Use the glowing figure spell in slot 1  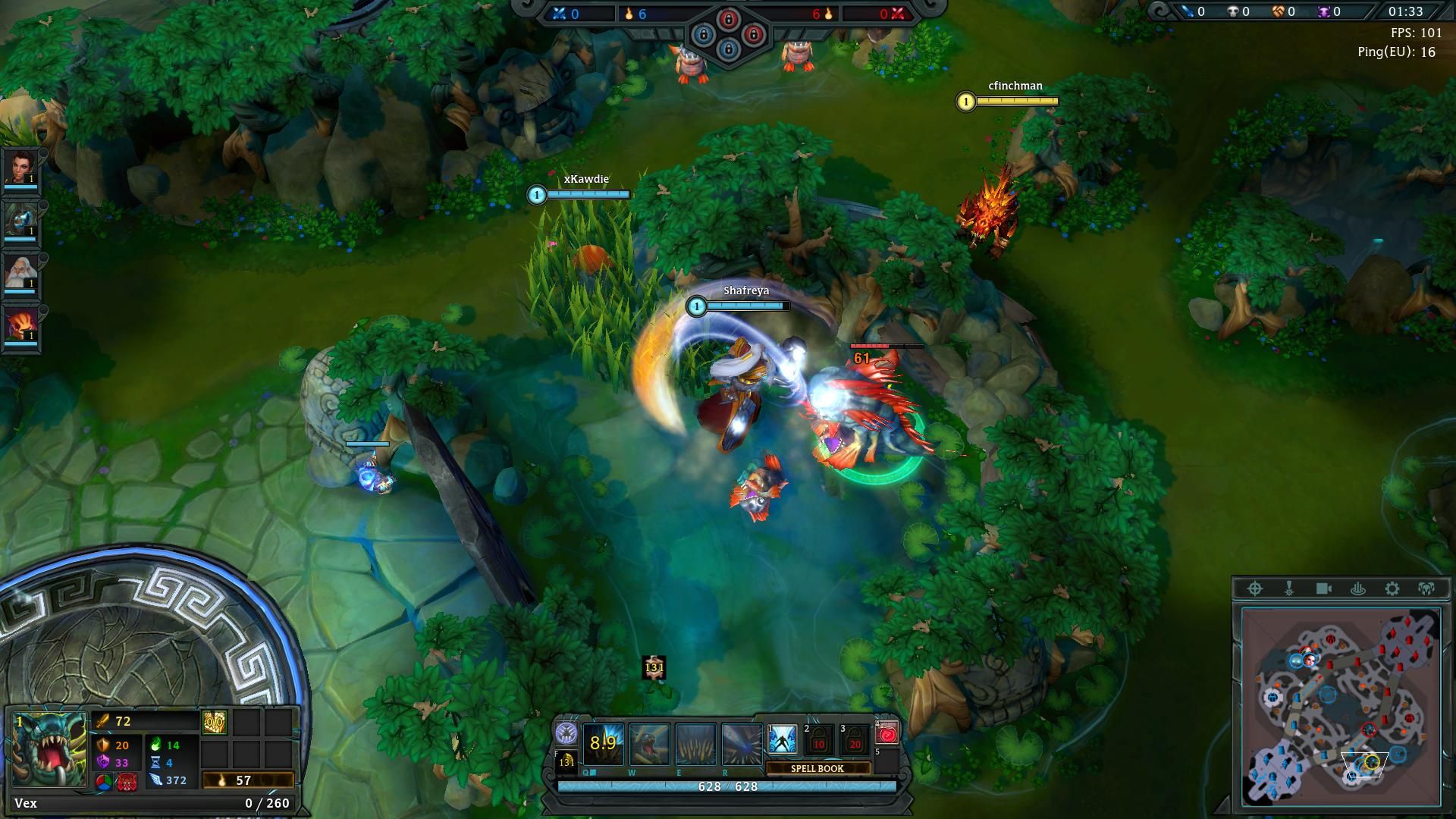tap(782, 740)
